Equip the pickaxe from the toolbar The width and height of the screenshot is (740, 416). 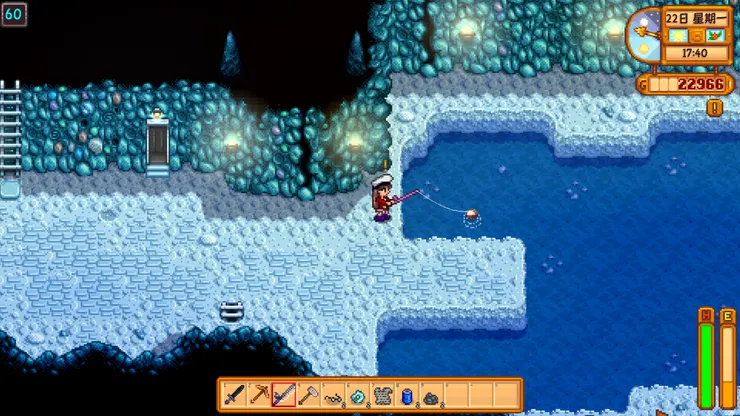coord(259,394)
